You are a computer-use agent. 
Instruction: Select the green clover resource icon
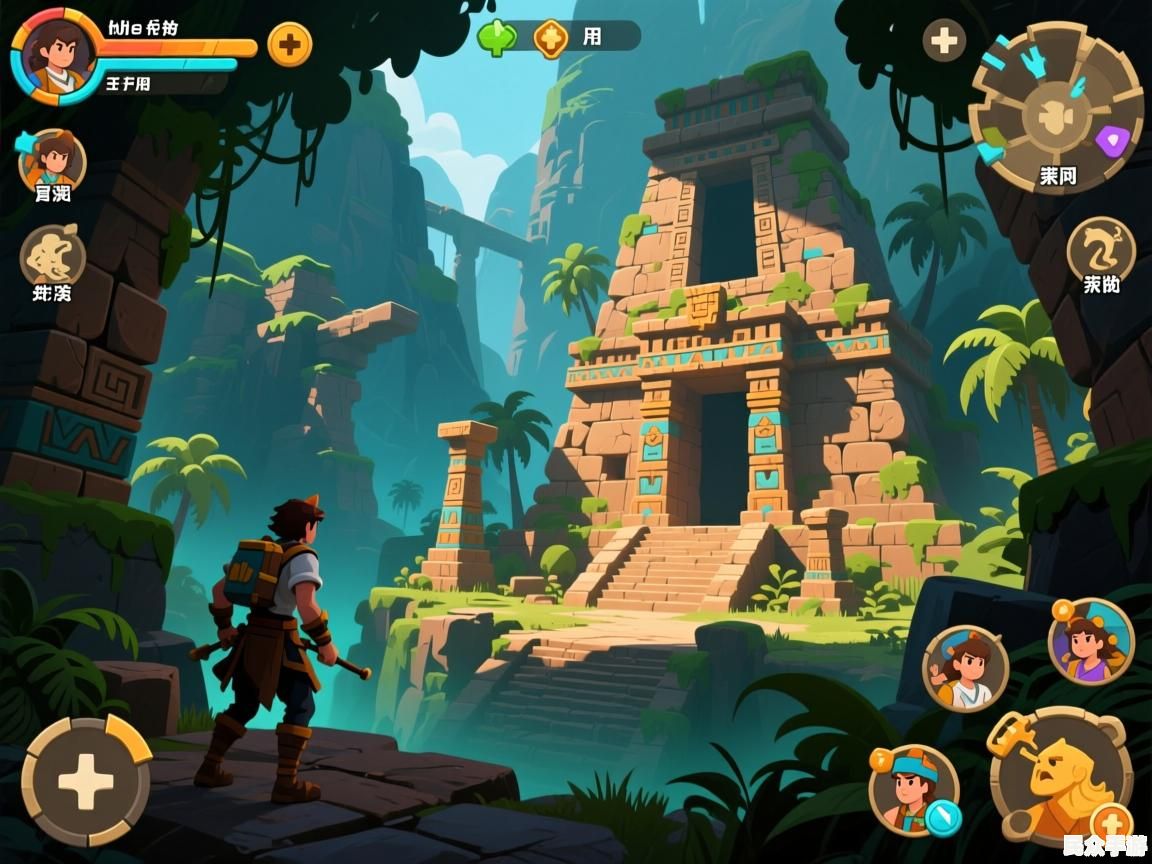[x=496, y=37]
